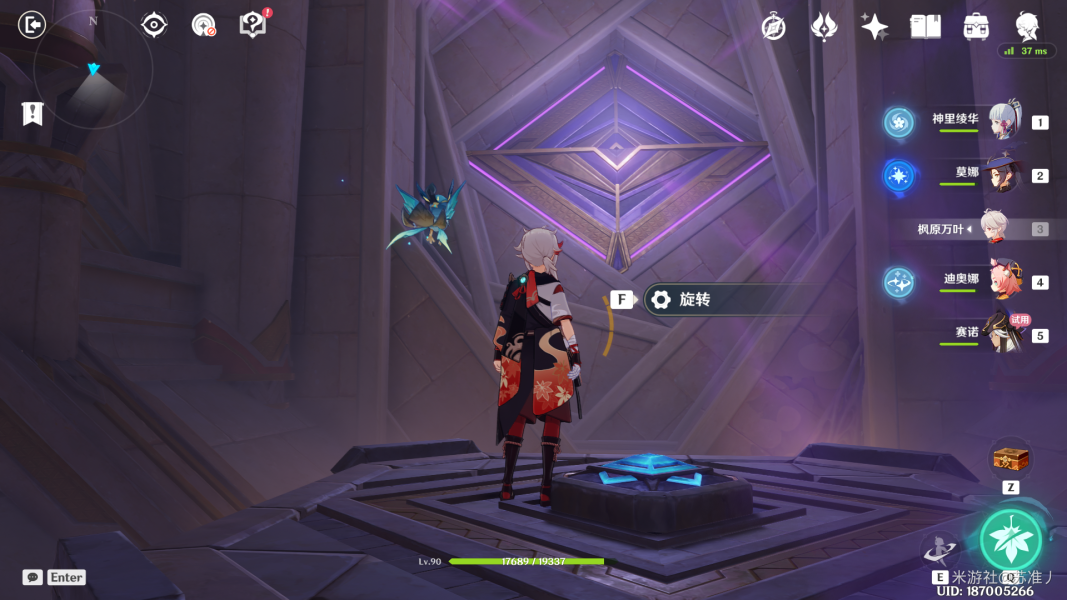Choose the 旋转 interaction option
Viewport: 1067px width, 600px height.
click(694, 299)
